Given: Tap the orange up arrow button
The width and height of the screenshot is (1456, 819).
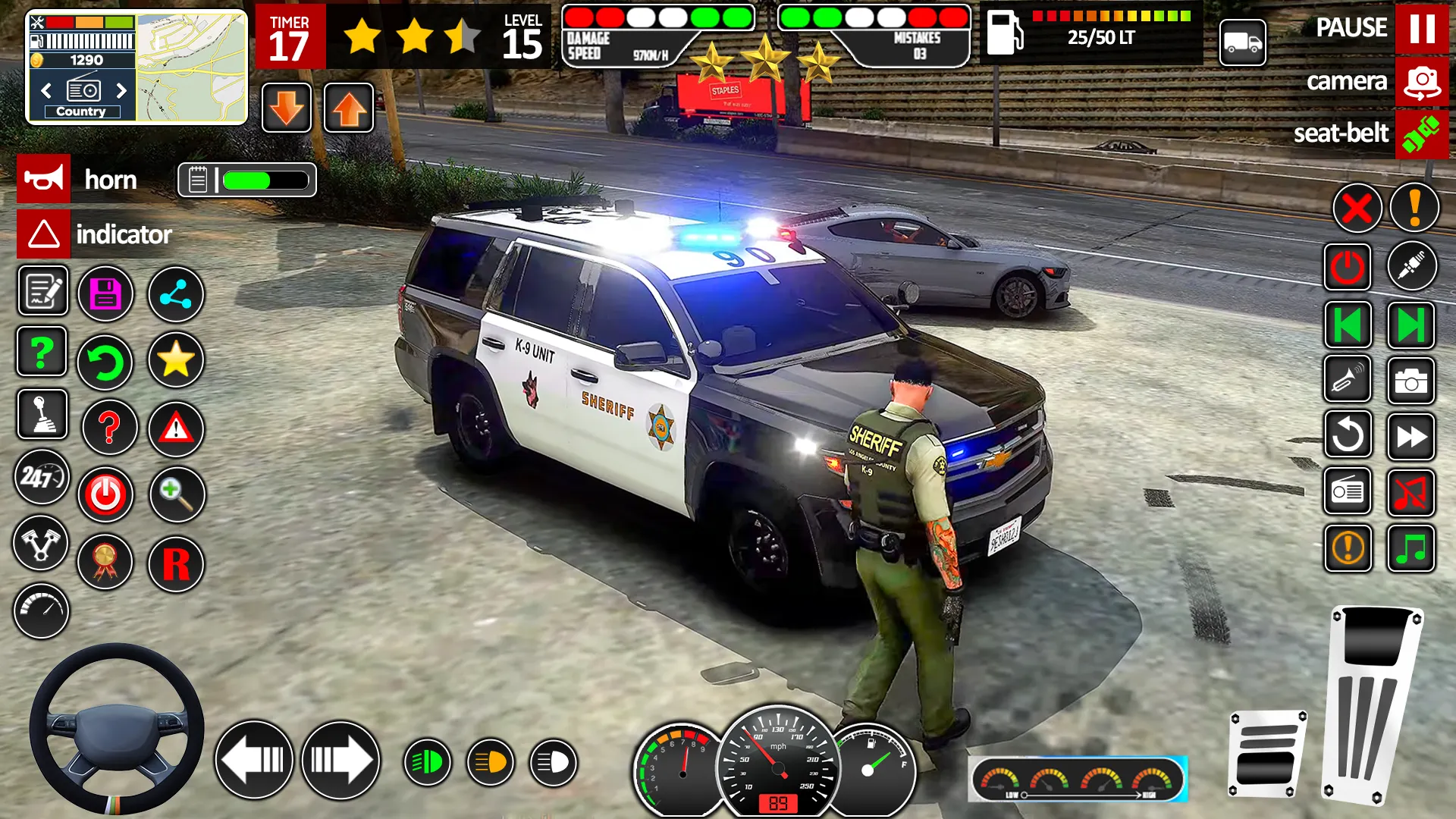Looking at the screenshot, I should [x=349, y=108].
